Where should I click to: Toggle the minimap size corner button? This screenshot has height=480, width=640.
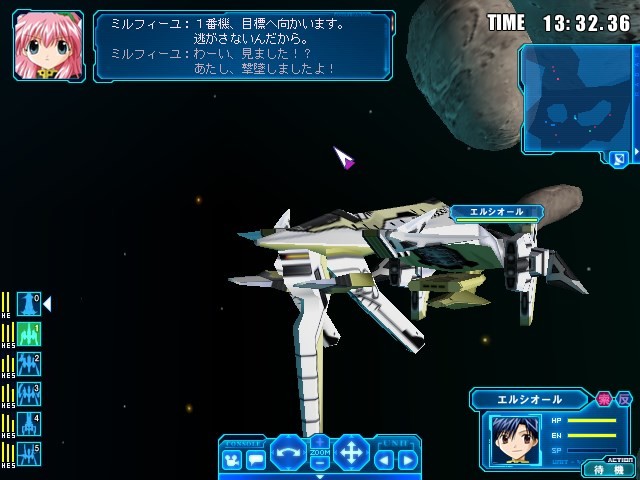[619, 158]
